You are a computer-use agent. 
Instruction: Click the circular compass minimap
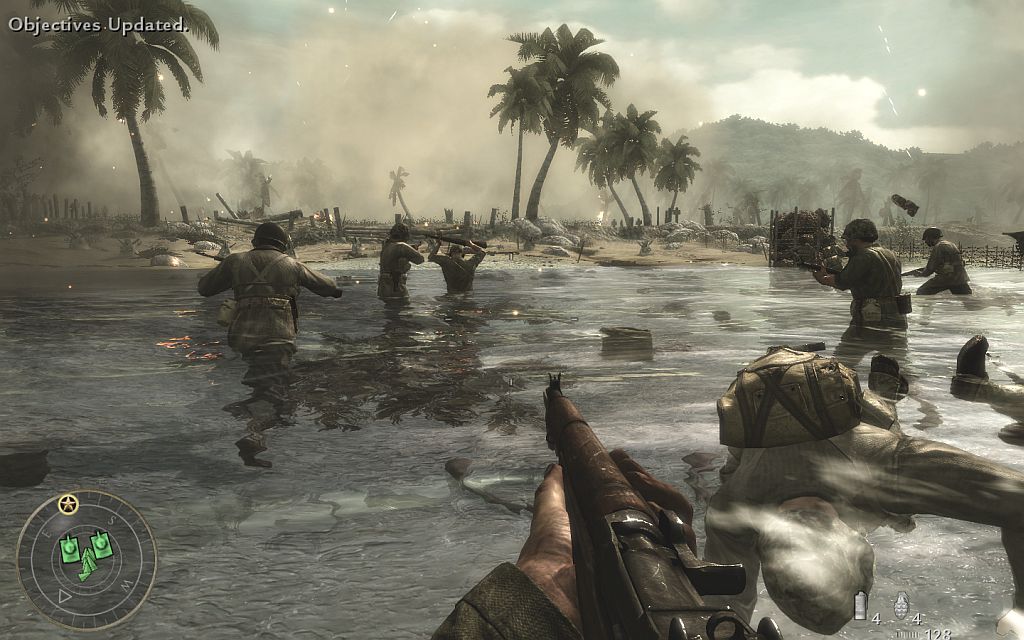pos(85,558)
